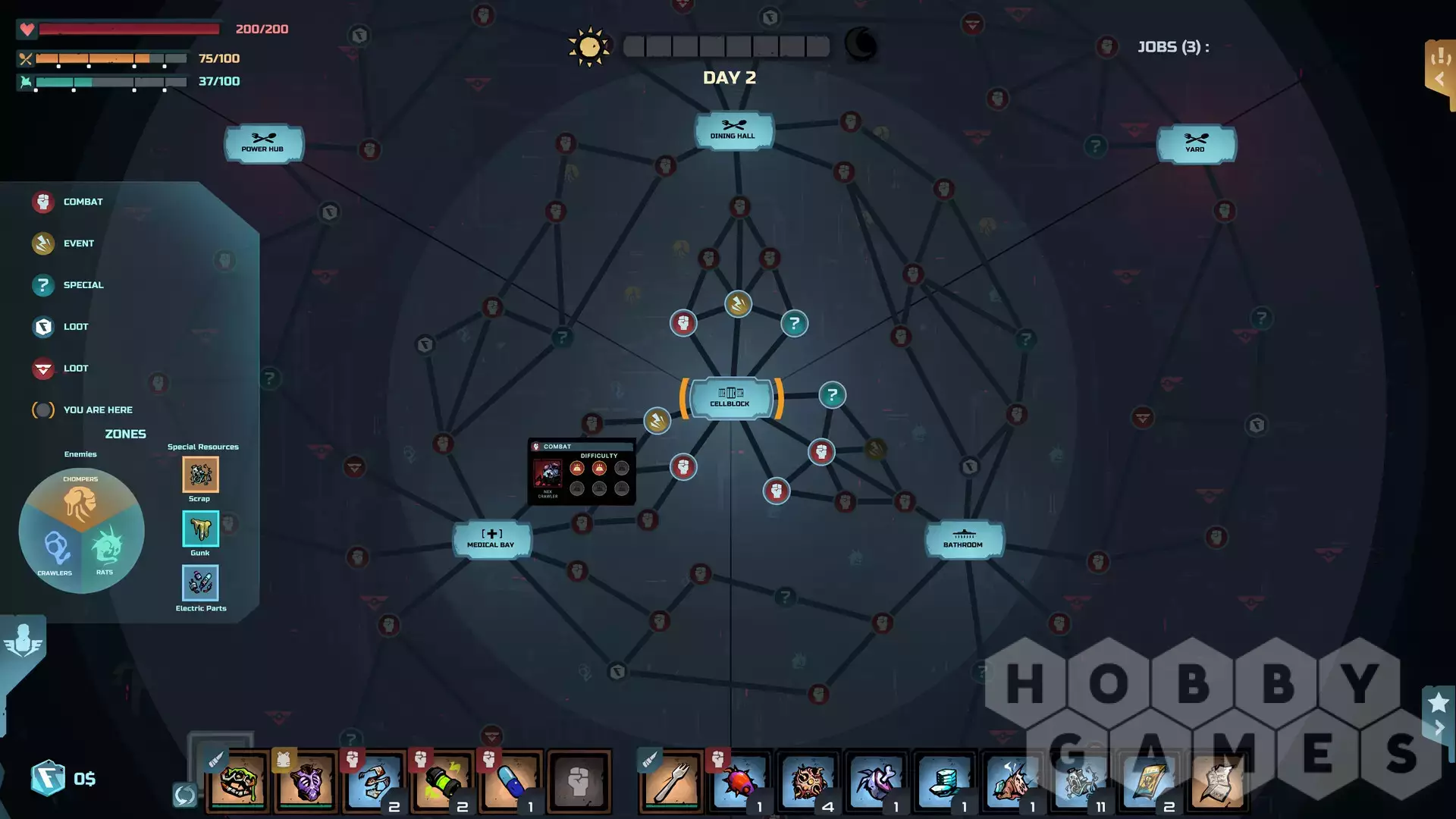Select the Power Hub zone marker

click(x=263, y=143)
